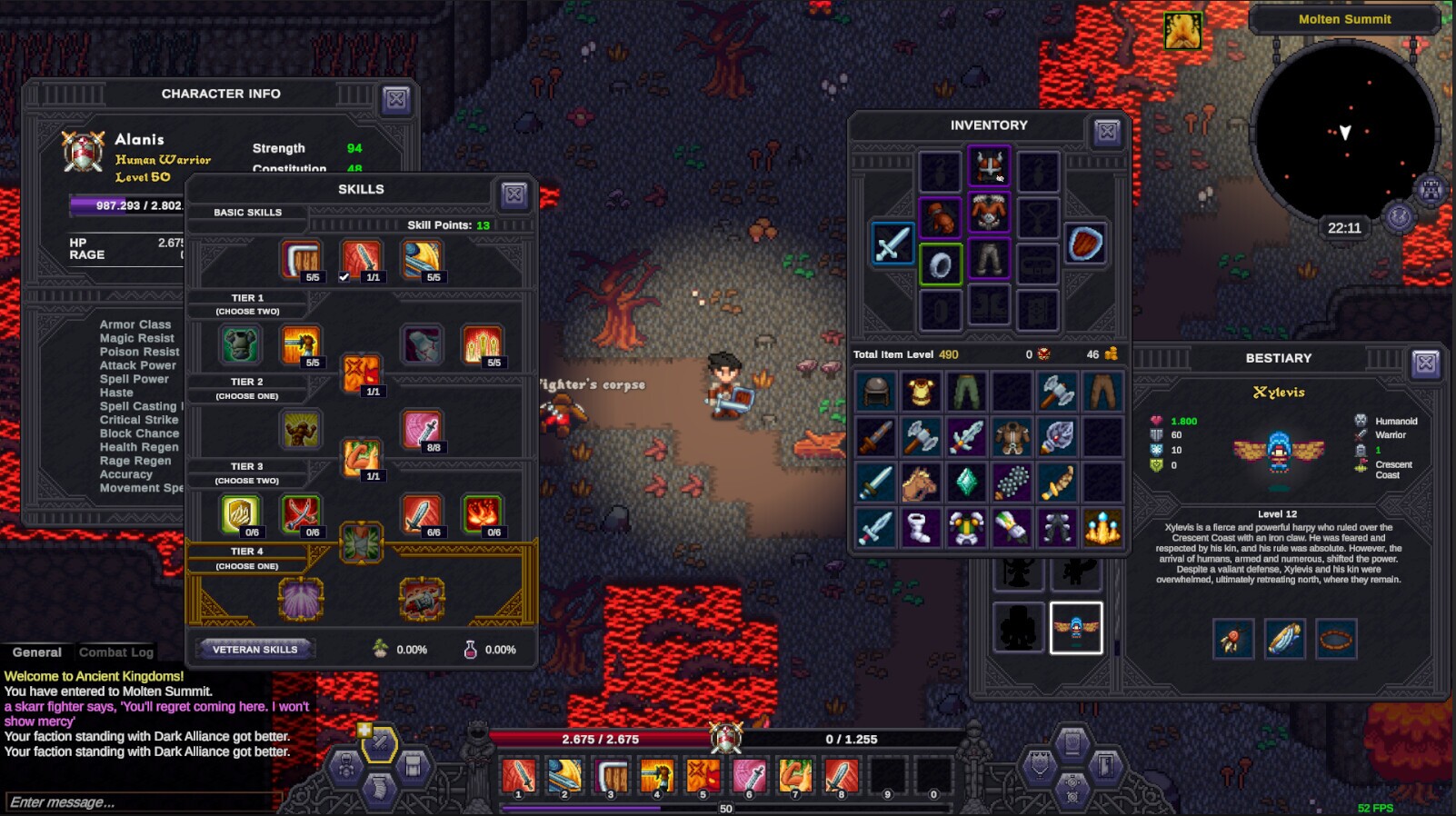Click the armor chest skill in Tier 1
Screen dimensions: 1456x816
[x=241, y=345]
